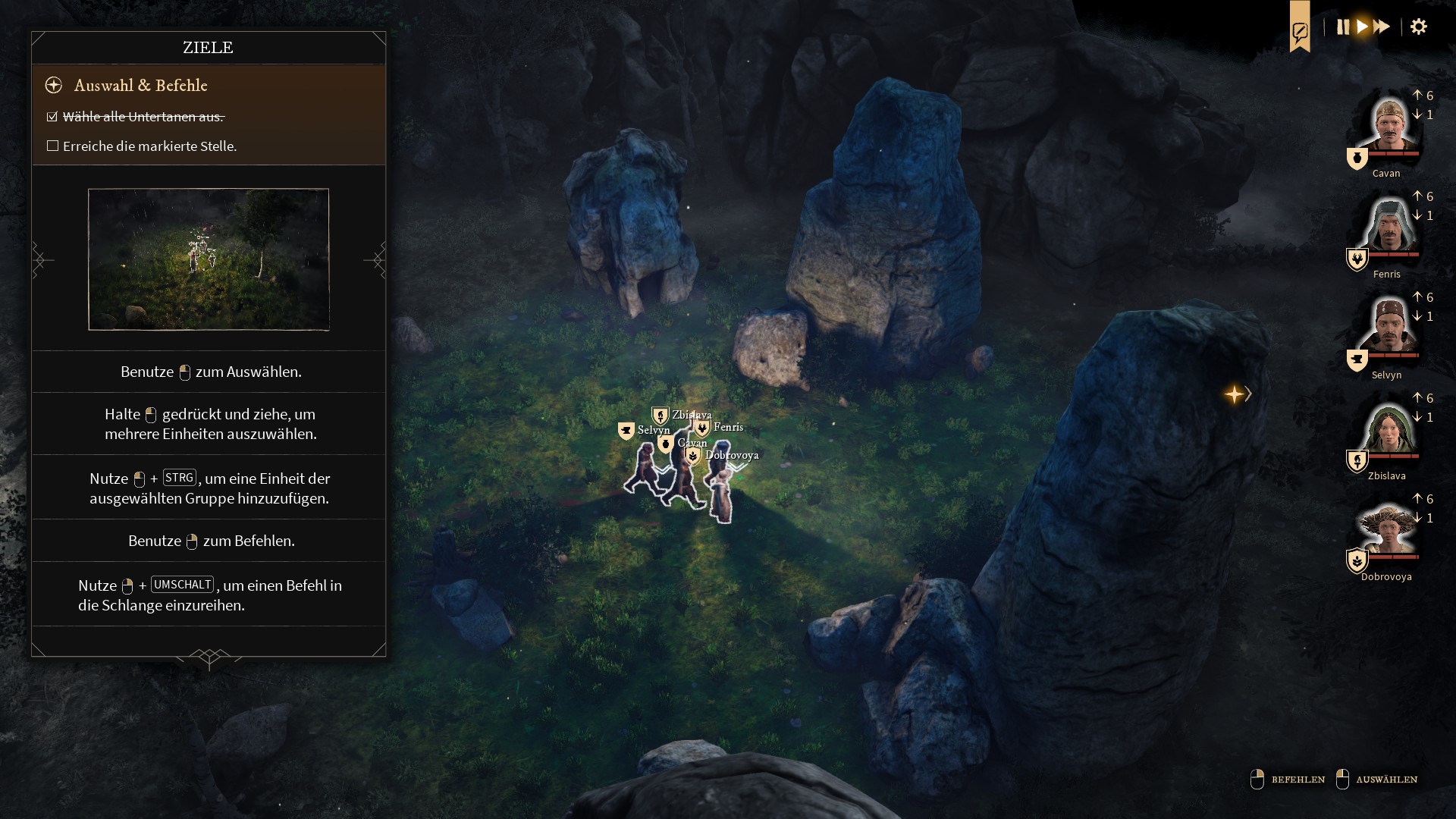
Task: Select Selvyn's portrait
Action: pos(1388,327)
